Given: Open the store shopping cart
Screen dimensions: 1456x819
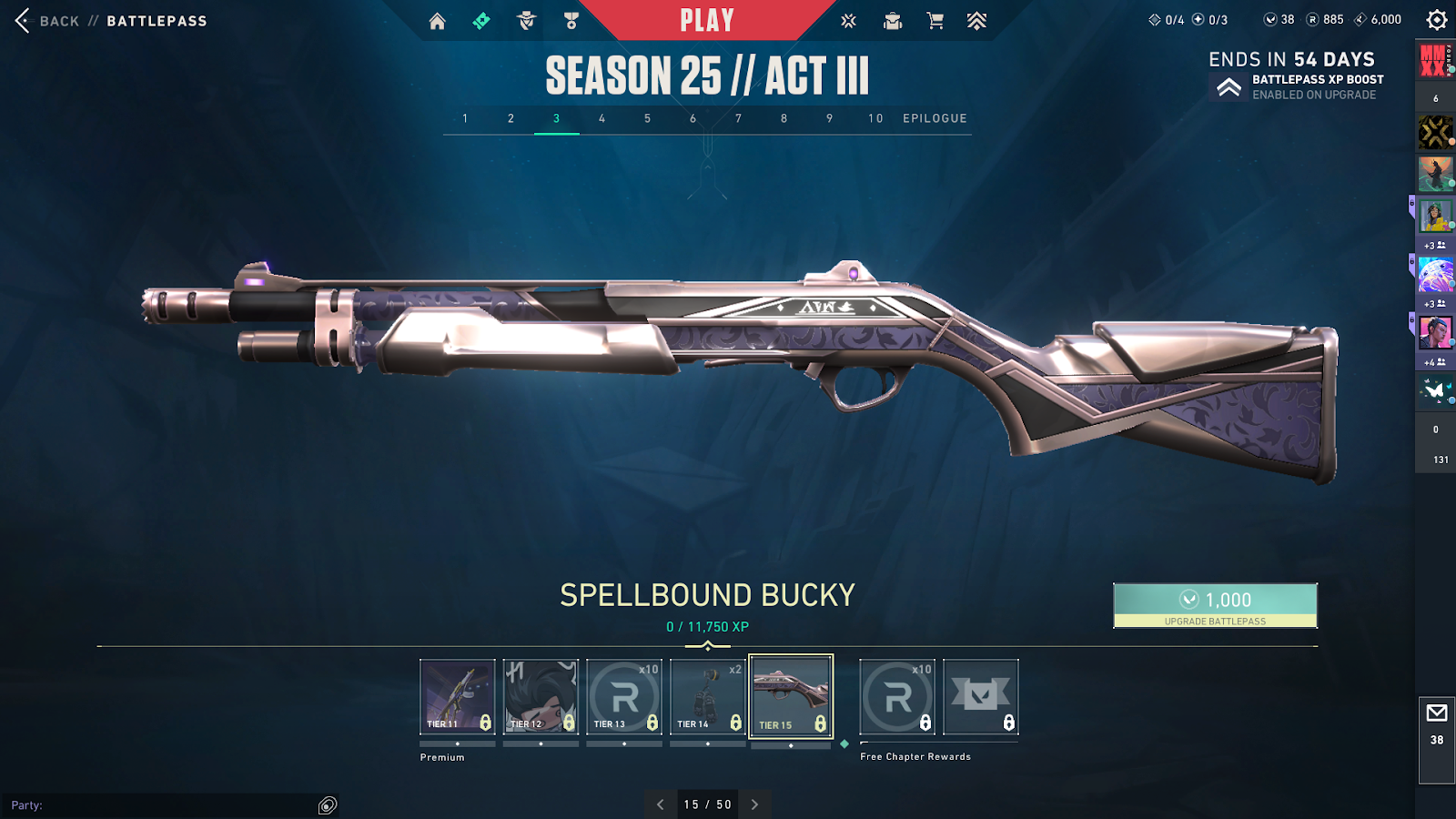Looking at the screenshot, I should [x=935, y=21].
